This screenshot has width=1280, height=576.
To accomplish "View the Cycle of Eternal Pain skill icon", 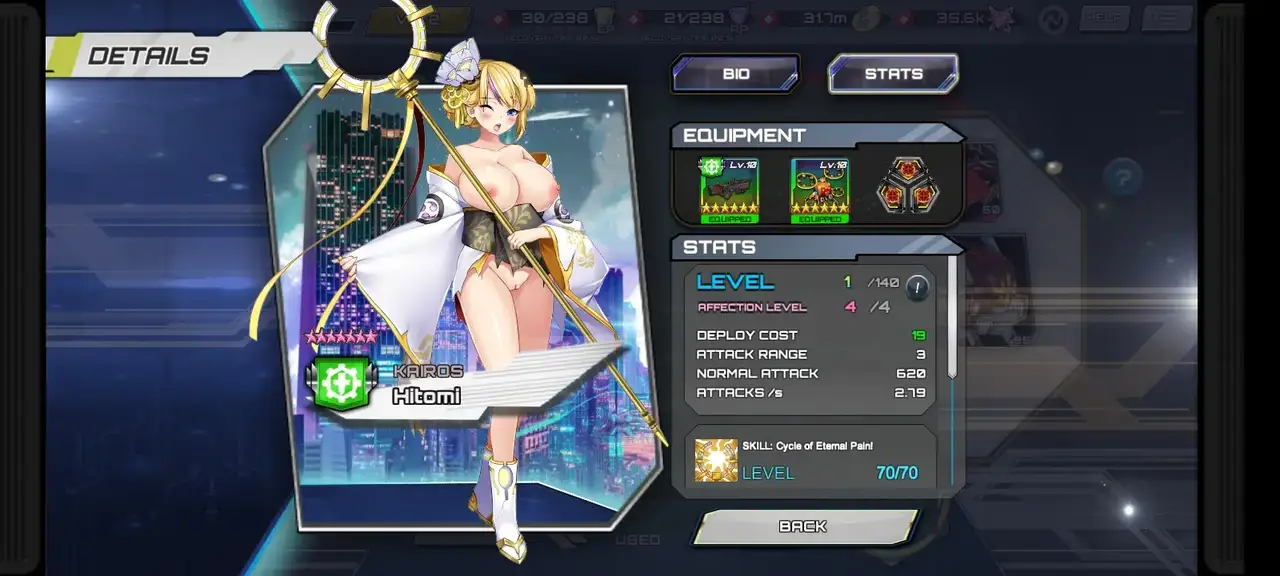I will 716,460.
